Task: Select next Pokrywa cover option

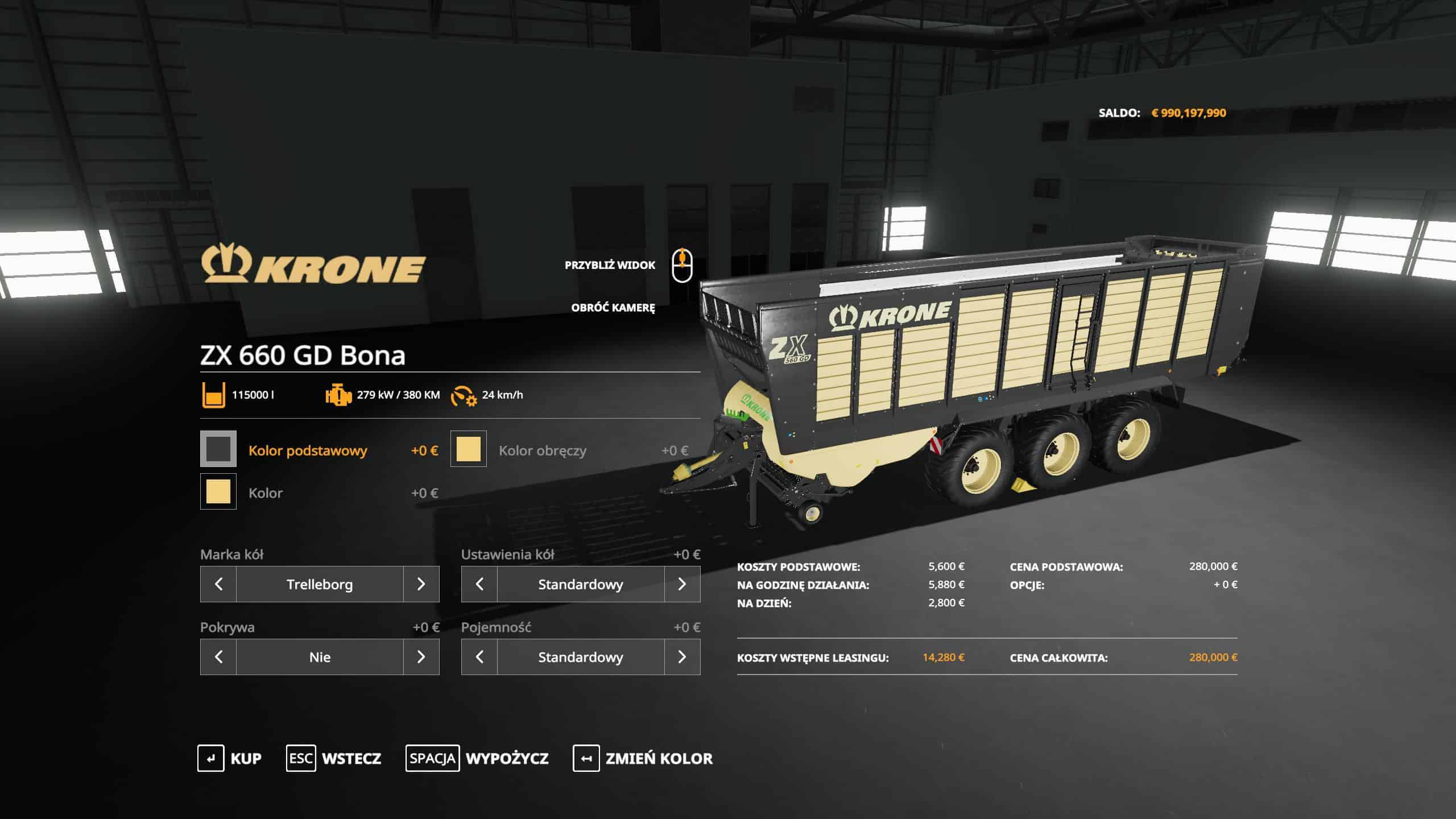Action: pos(421,657)
